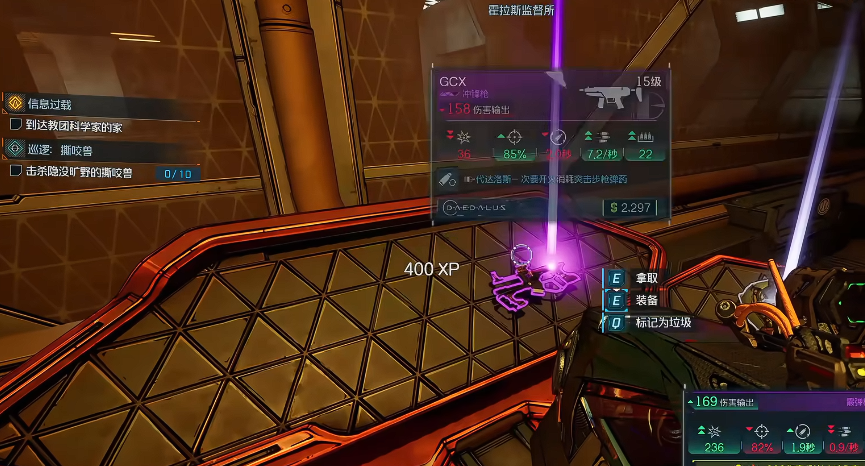Click the Daedalus manufacturer logo
Viewport: 865px width, 466px height.
click(477, 207)
